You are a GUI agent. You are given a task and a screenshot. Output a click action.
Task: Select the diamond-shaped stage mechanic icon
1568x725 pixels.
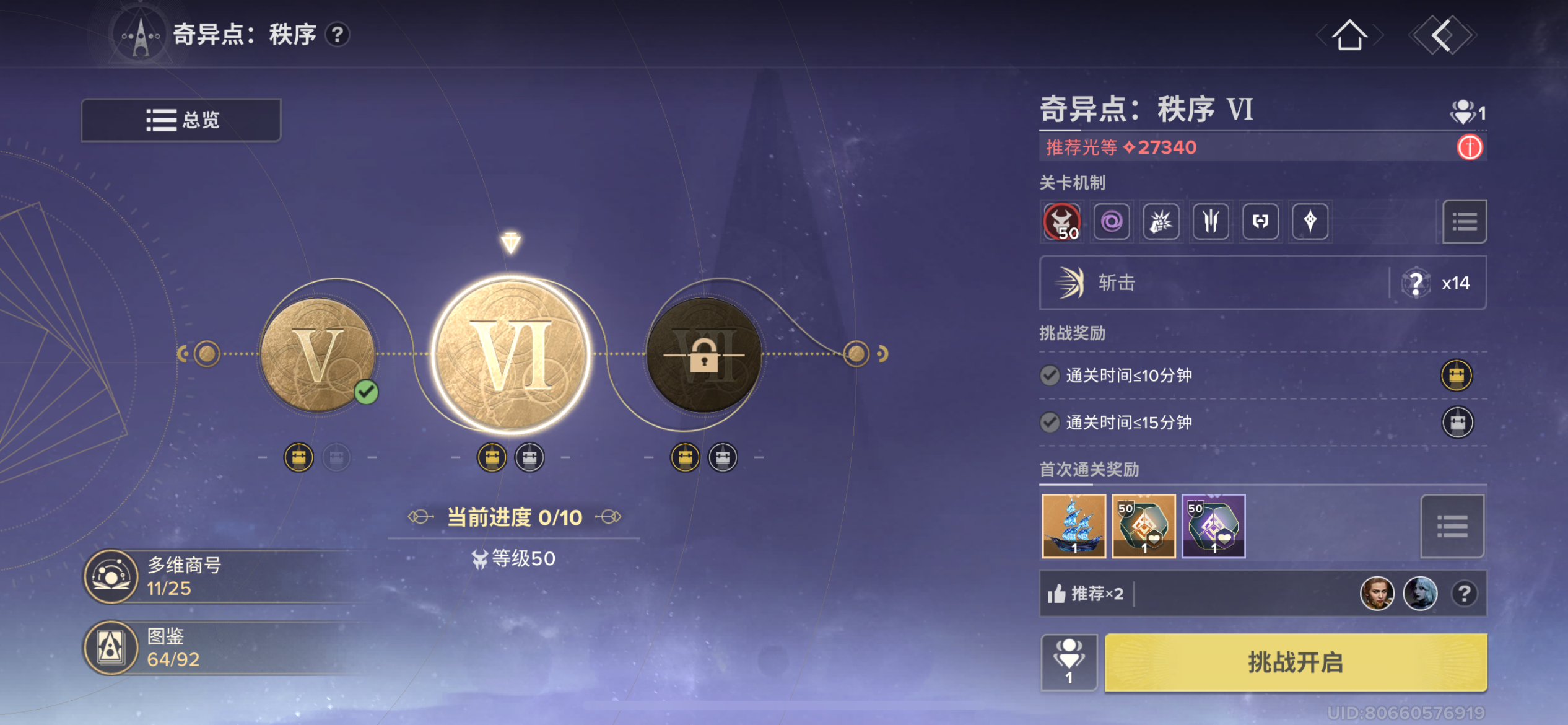(1310, 222)
